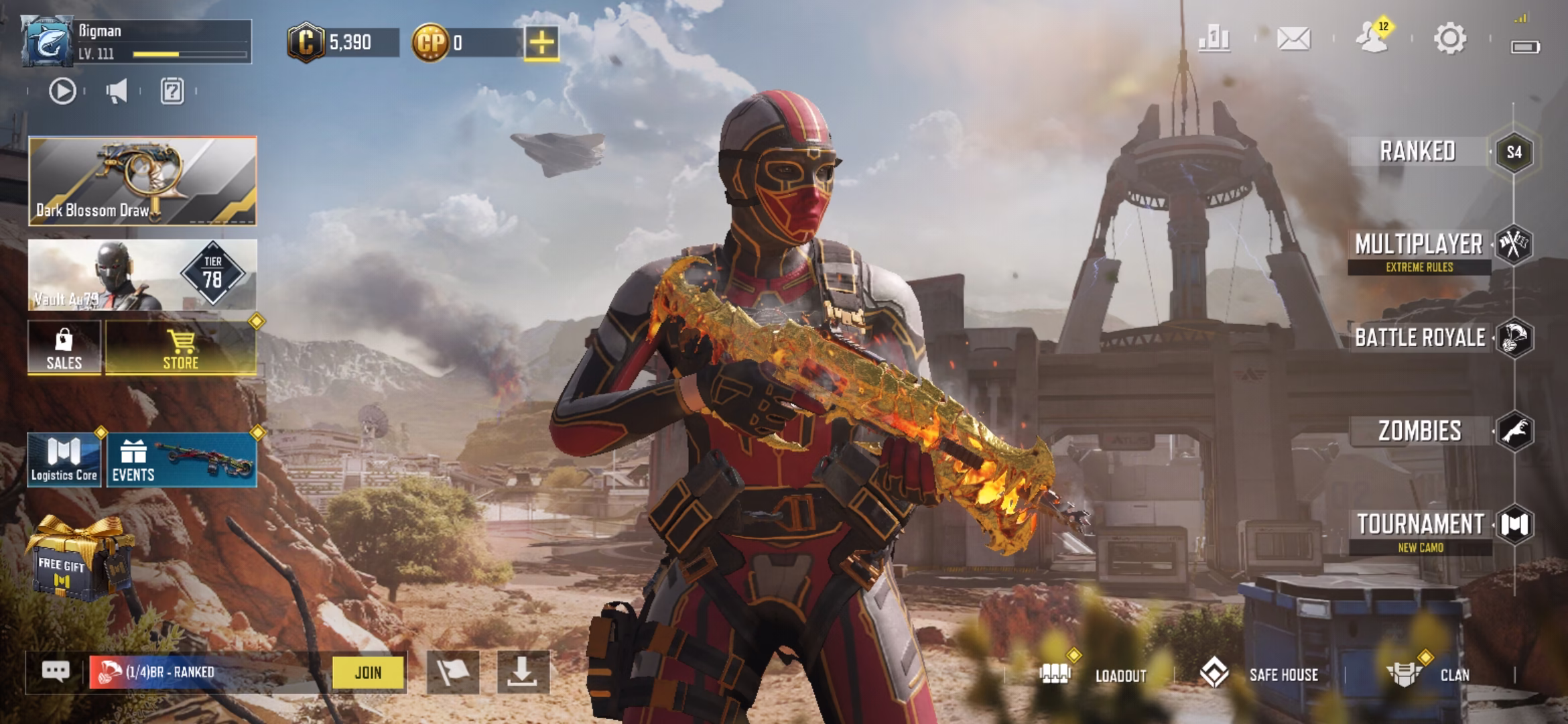Select the Multiplayer mode
The image size is (1568, 724).
[x=1419, y=245]
